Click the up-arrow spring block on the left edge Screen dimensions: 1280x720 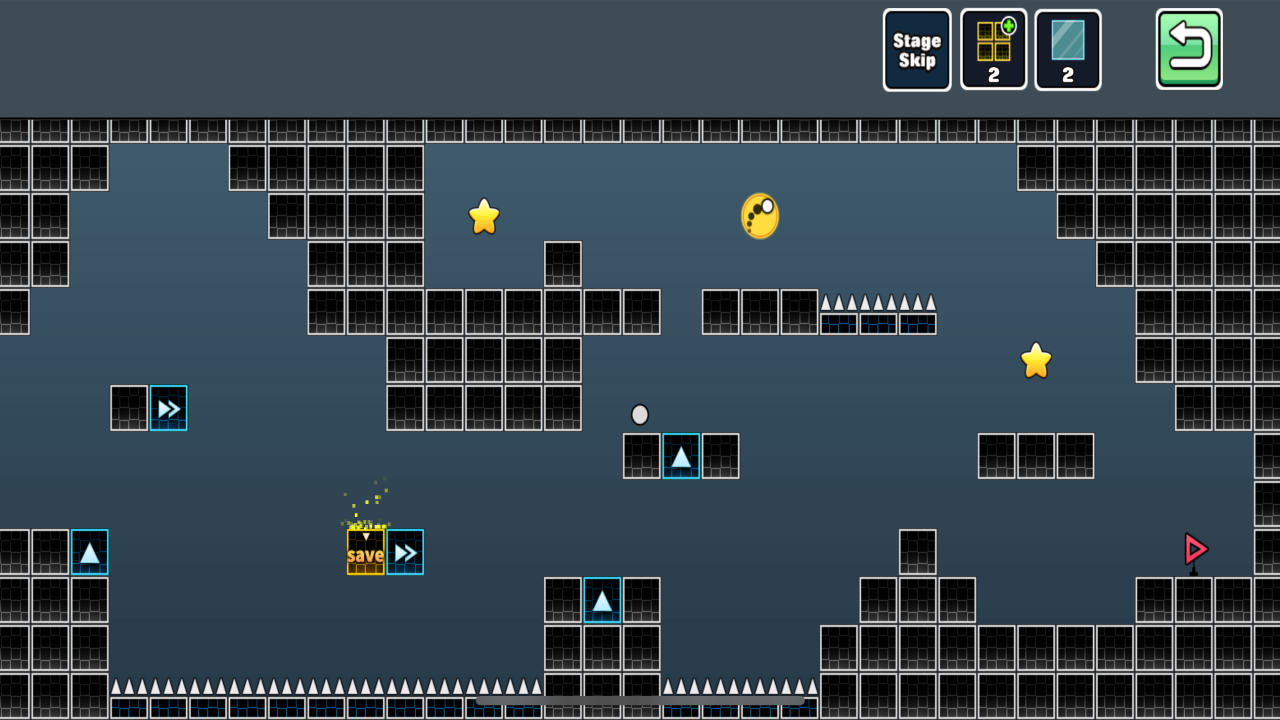click(x=90, y=551)
